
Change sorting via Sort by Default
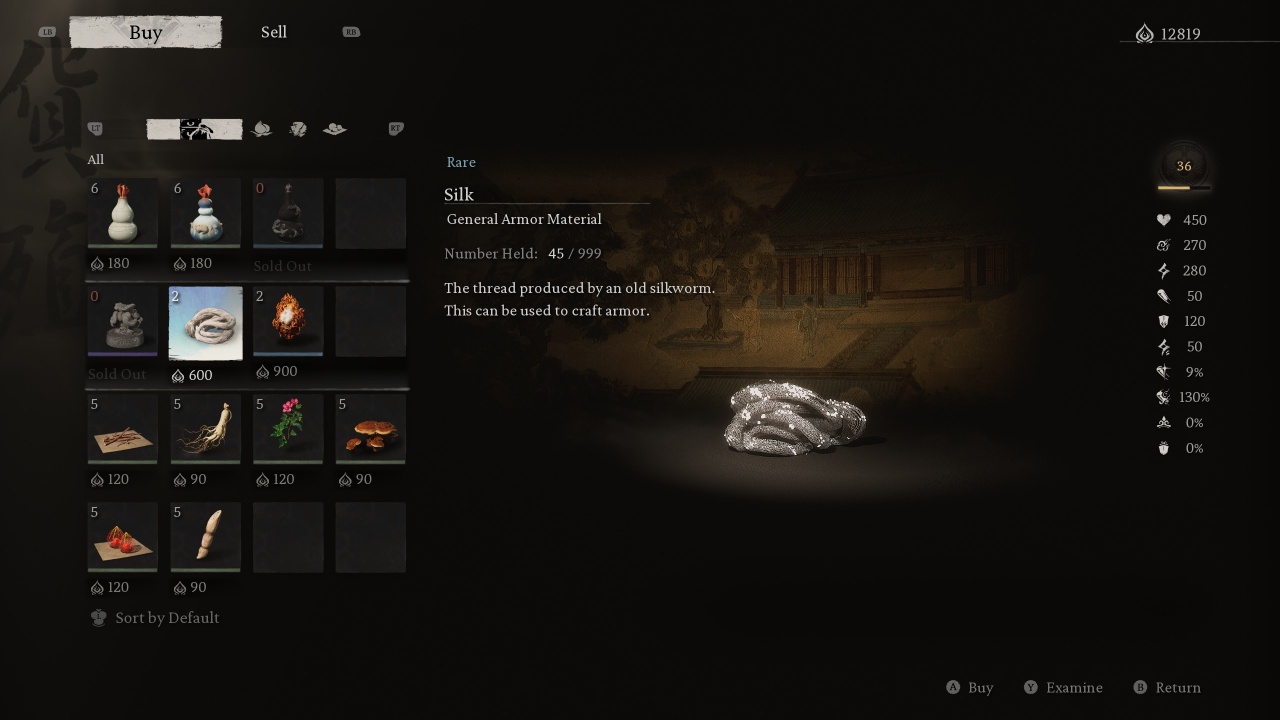tap(155, 618)
